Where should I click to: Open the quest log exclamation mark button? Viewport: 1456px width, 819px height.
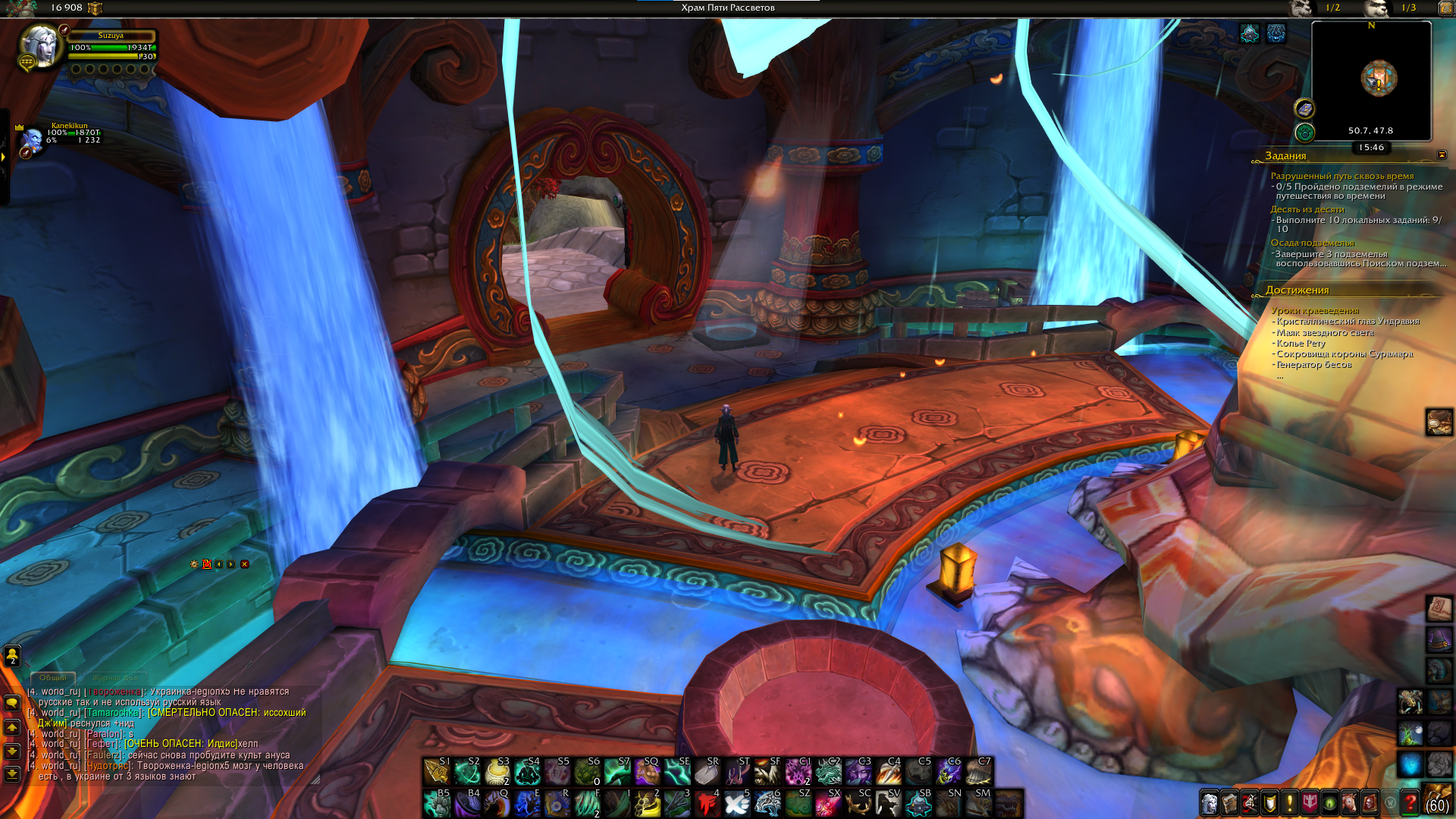pos(1289,802)
